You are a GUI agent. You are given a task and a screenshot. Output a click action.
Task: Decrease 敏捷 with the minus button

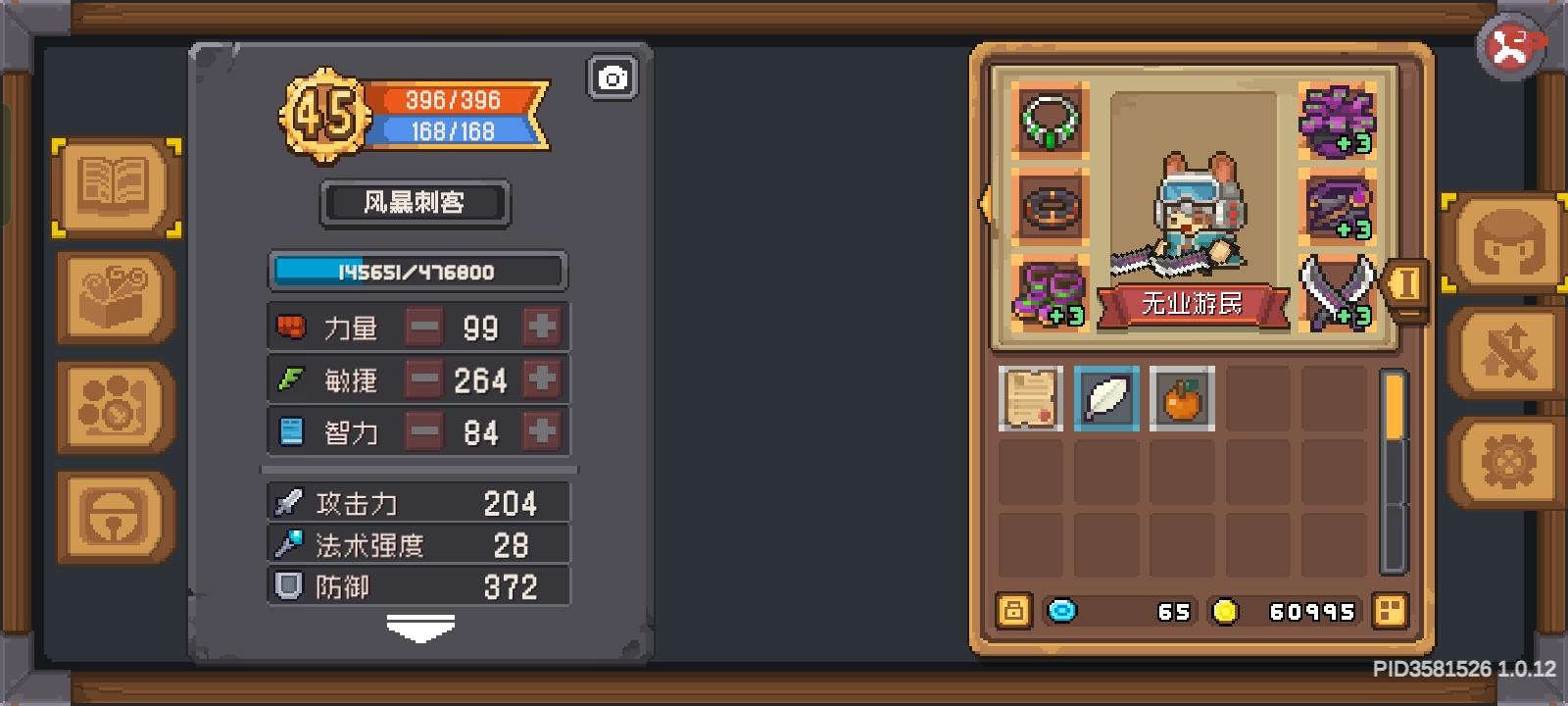click(x=423, y=379)
